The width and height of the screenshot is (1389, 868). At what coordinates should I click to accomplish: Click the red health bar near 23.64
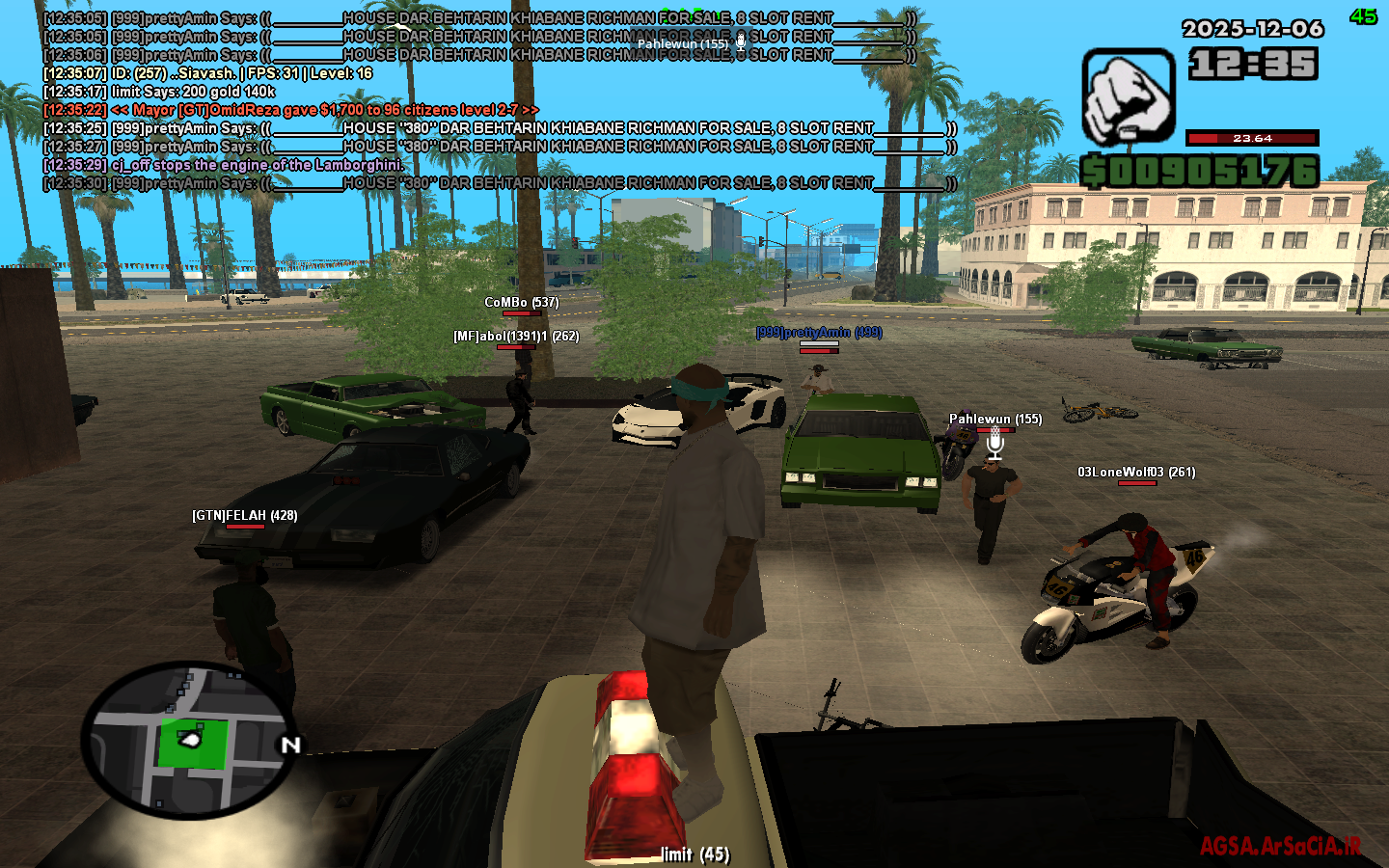click(1251, 138)
